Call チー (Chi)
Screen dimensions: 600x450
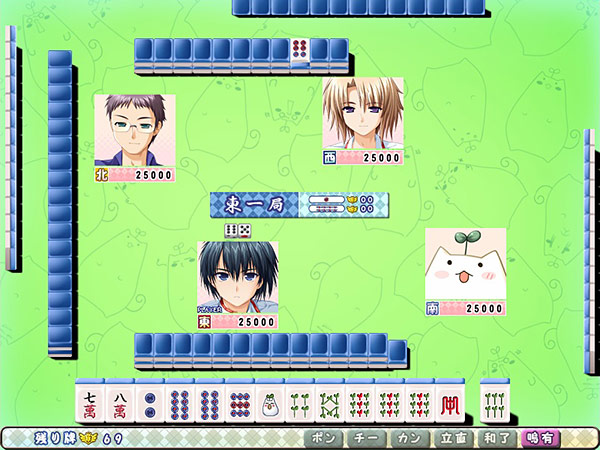[x=364, y=438]
